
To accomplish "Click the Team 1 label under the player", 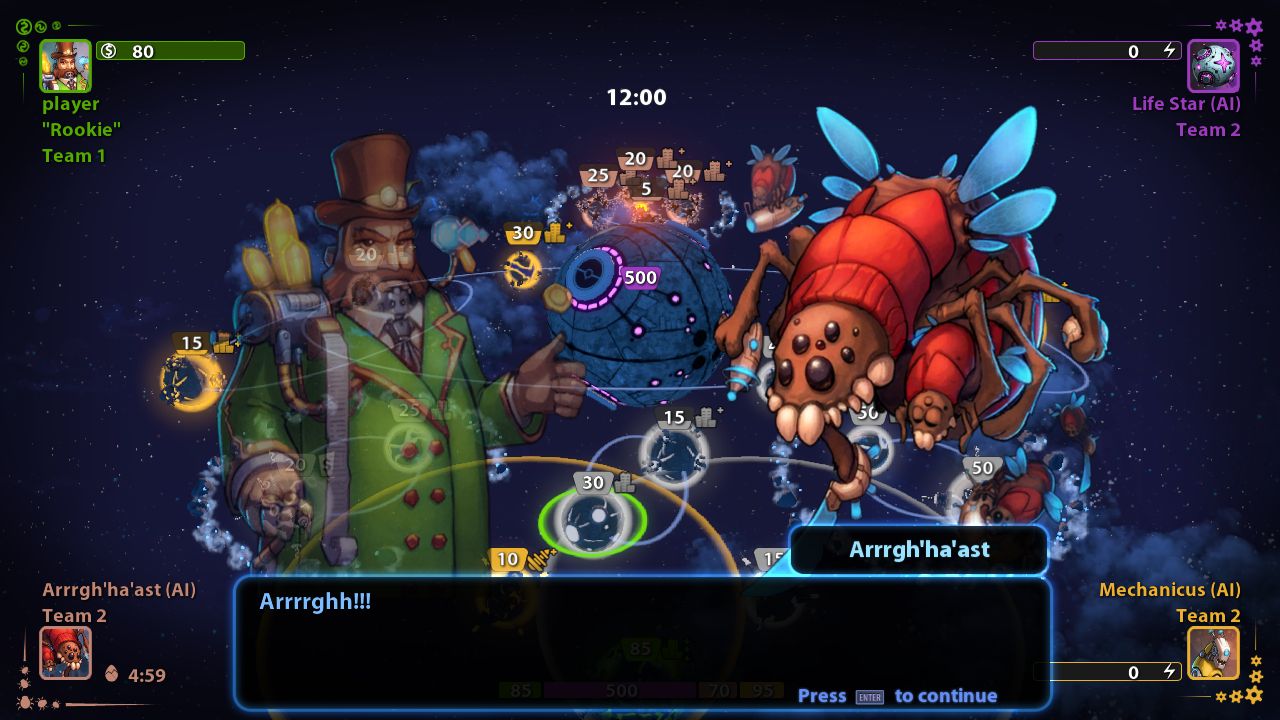I will [x=74, y=155].
